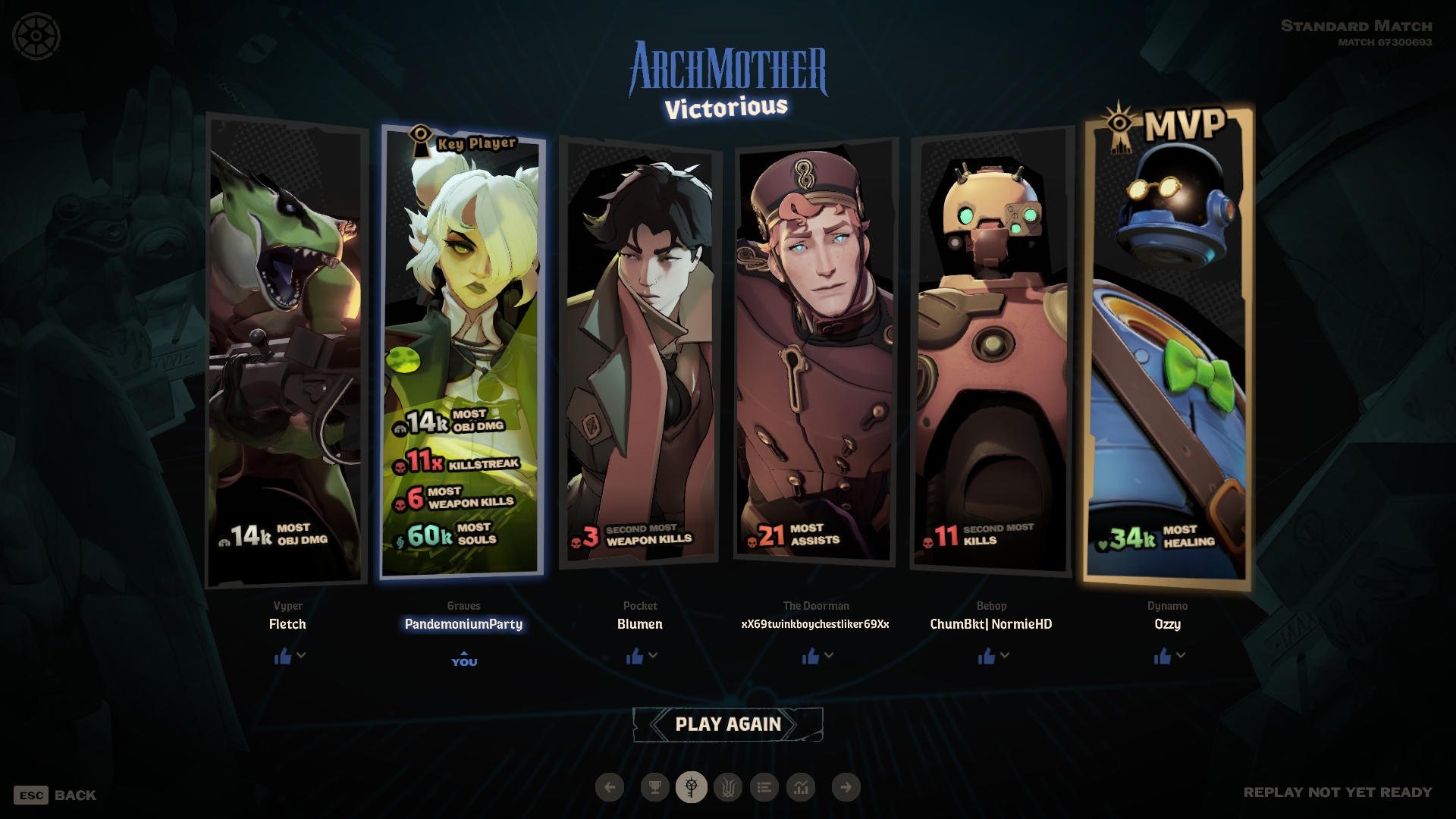Select the MVP Dynamo player card
Screen dimensions: 1456x819
point(1168,349)
